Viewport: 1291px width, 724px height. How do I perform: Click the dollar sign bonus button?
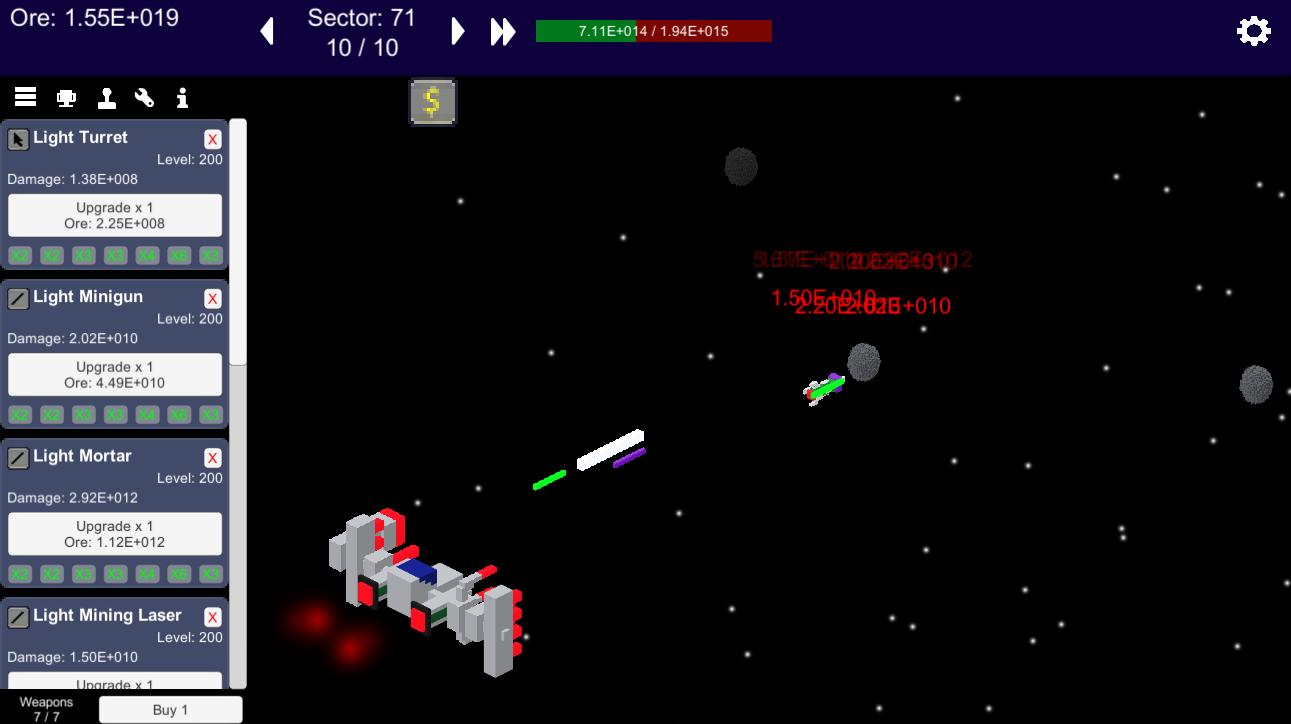433,101
